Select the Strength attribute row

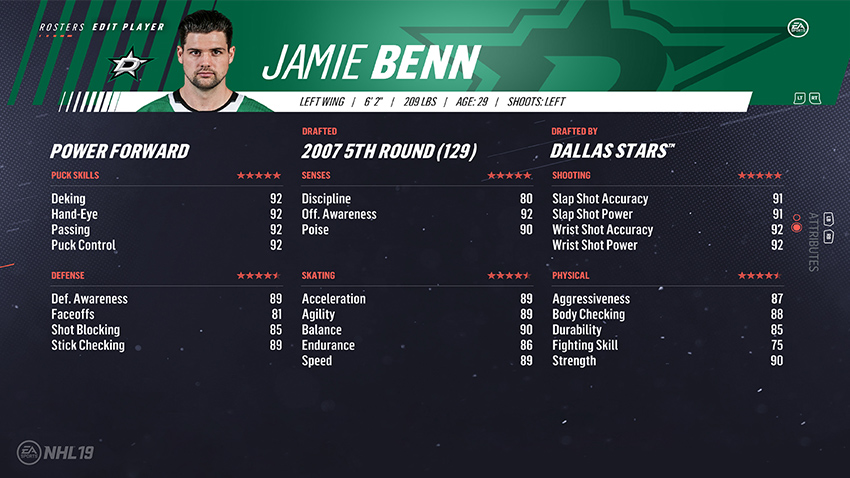pos(667,361)
